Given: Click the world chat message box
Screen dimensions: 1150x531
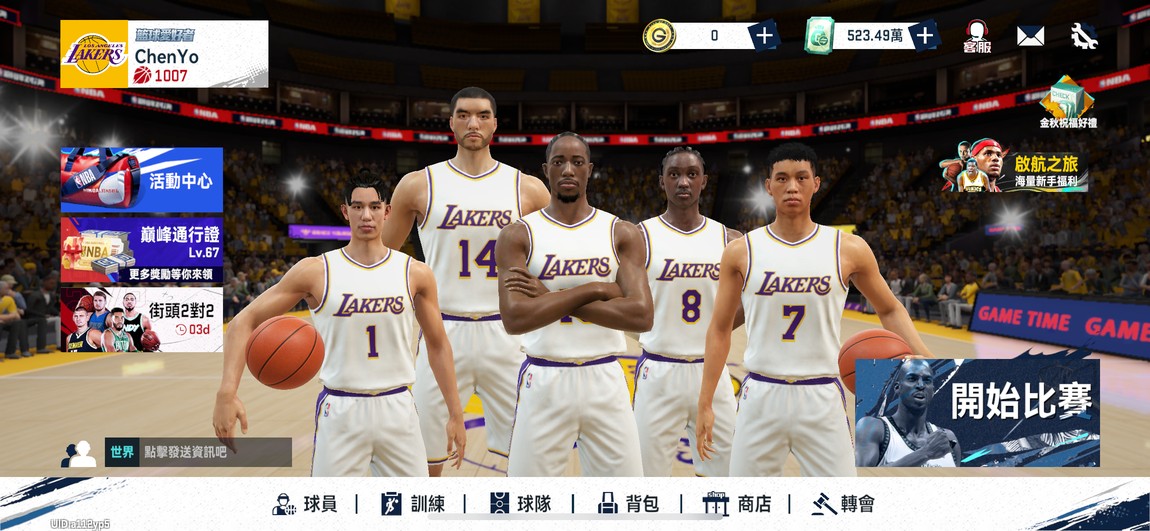Looking at the screenshot, I should tap(198, 452).
